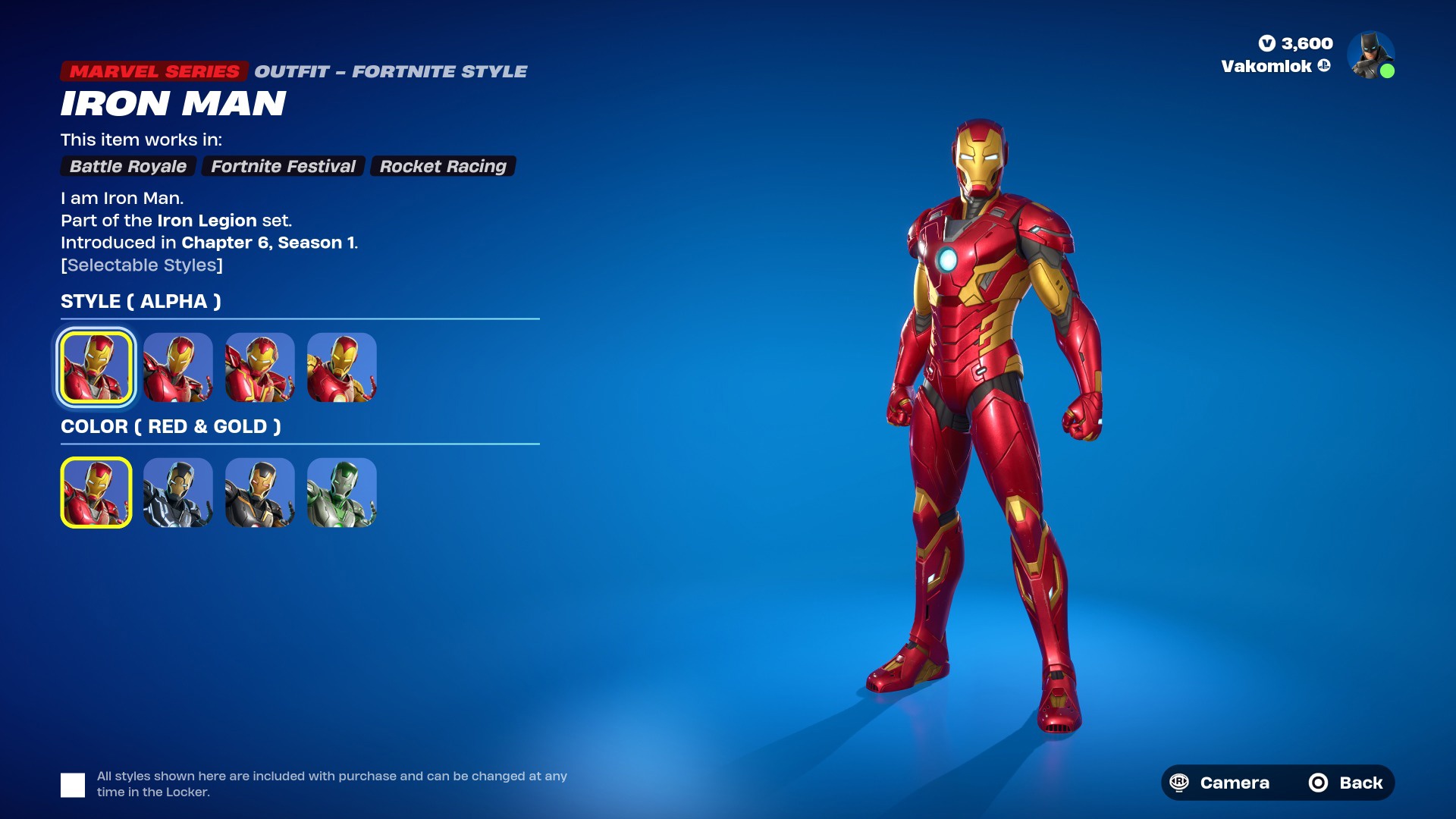
Task: Click the Back circle icon at bottom right
Action: (x=1318, y=782)
